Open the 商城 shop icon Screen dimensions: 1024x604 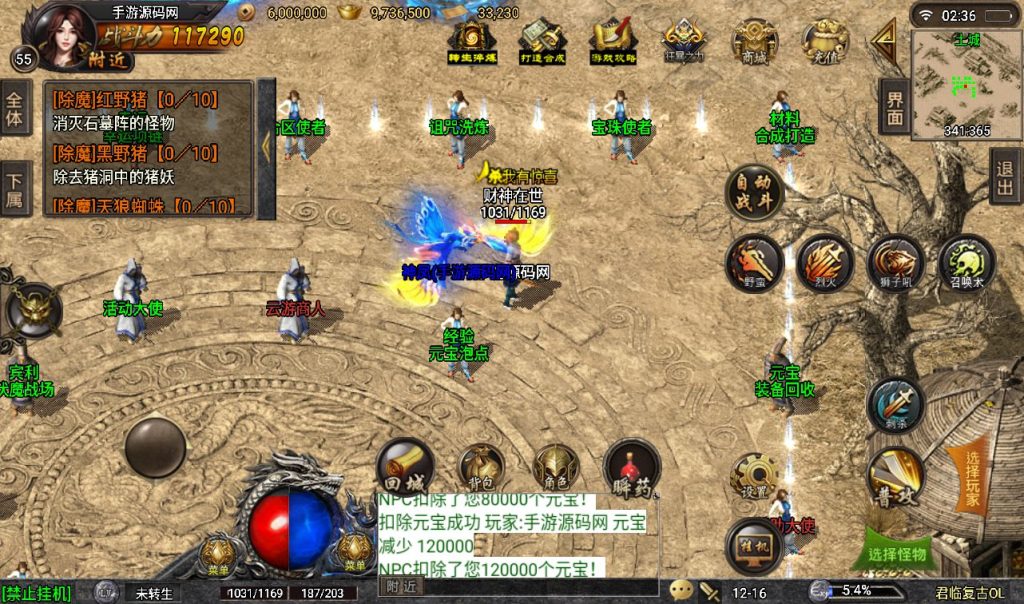point(755,42)
